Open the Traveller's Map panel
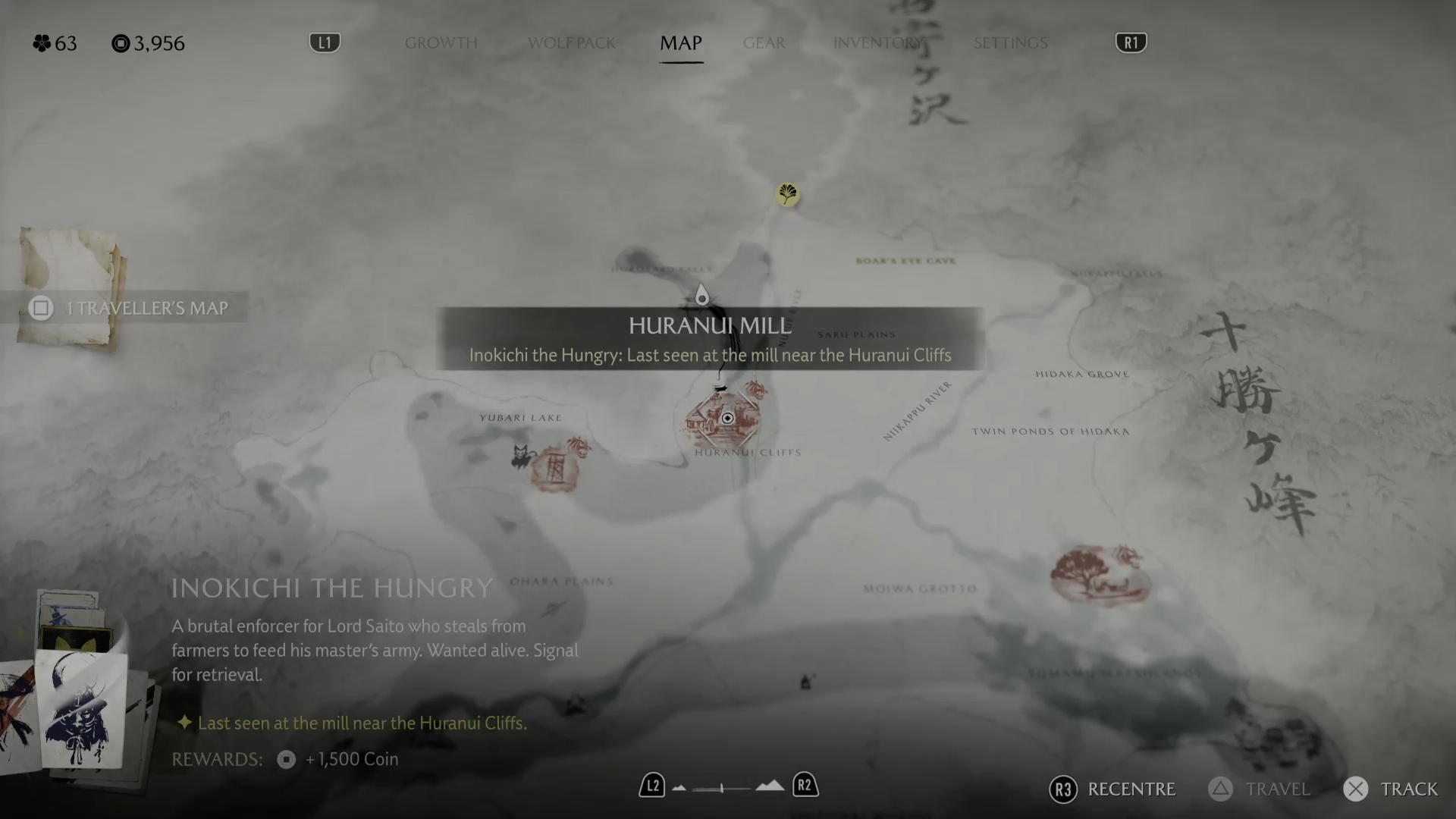Image resolution: width=1456 pixels, height=819 pixels. (133, 308)
